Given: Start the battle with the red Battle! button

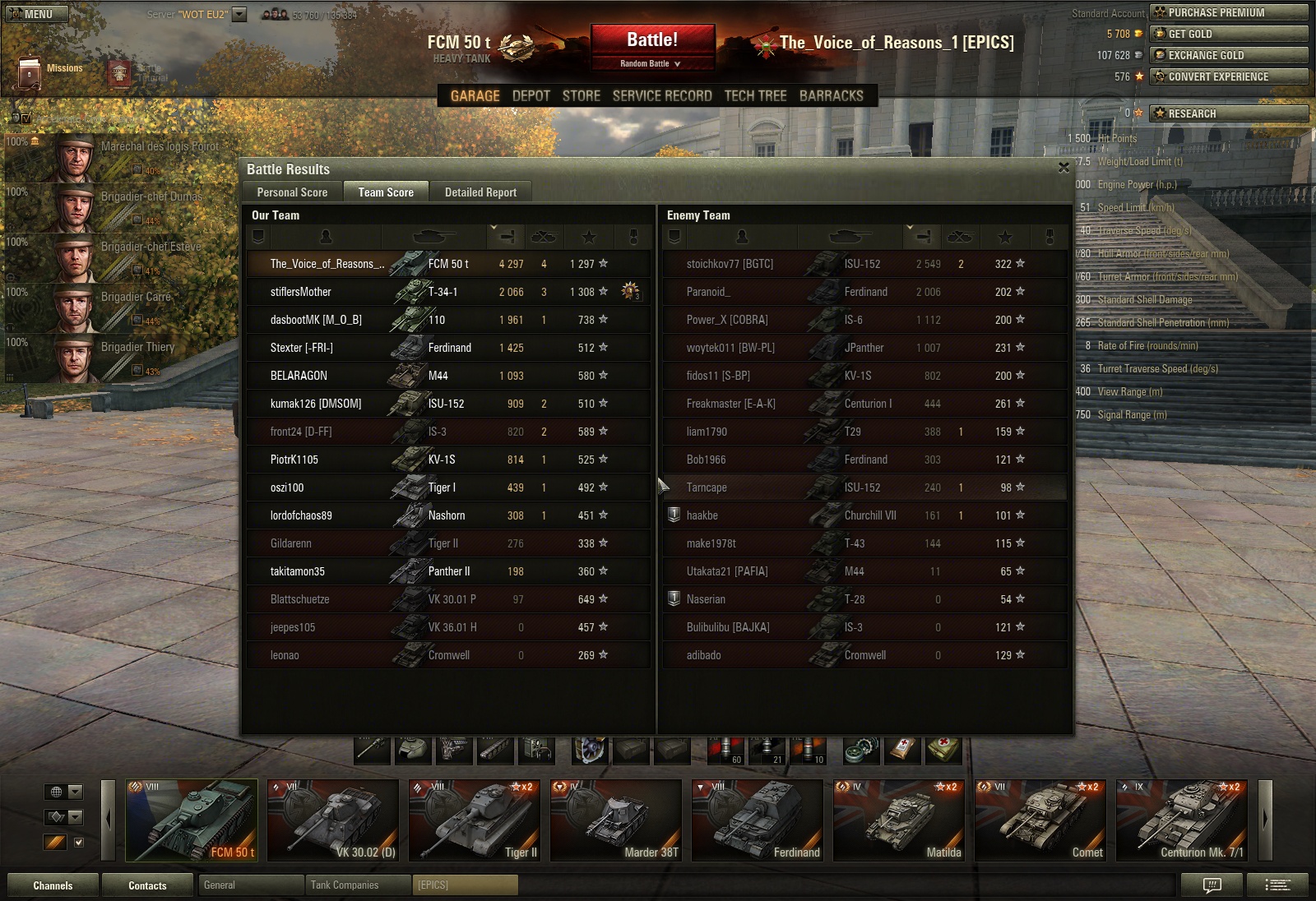Looking at the screenshot, I should coord(652,39).
